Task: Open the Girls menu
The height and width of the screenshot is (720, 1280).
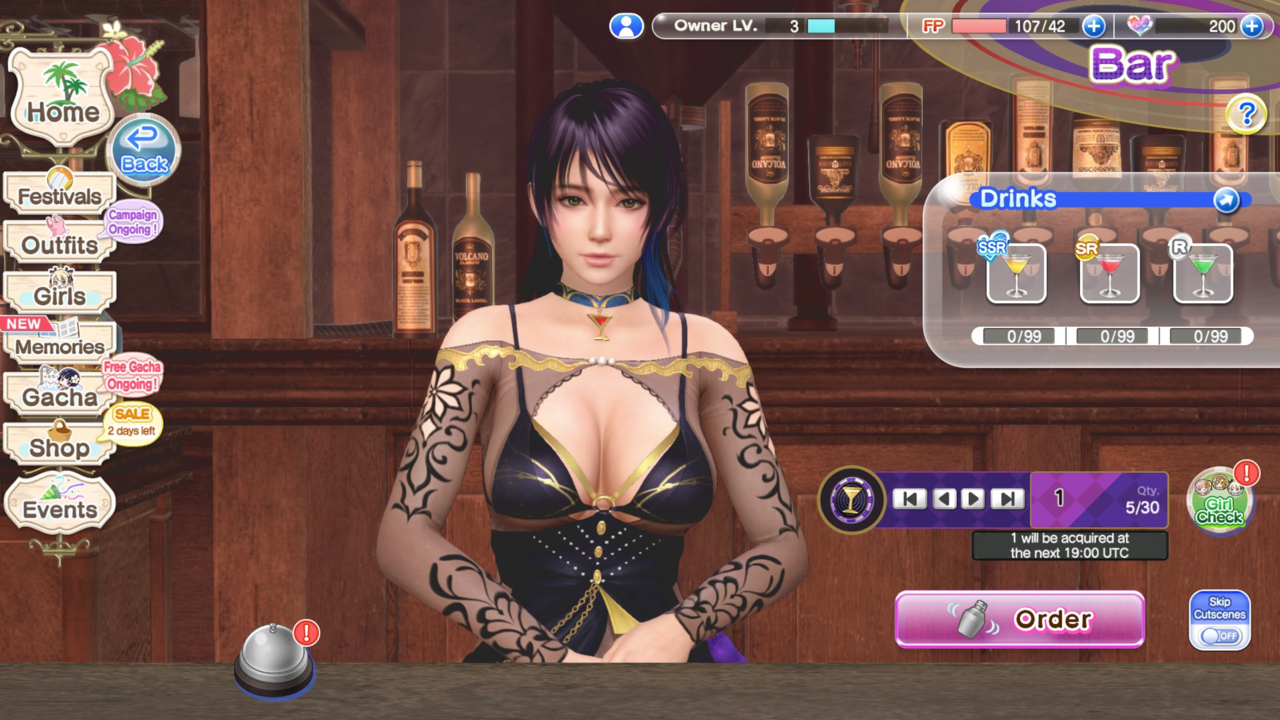Action: click(x=59, y=296)
